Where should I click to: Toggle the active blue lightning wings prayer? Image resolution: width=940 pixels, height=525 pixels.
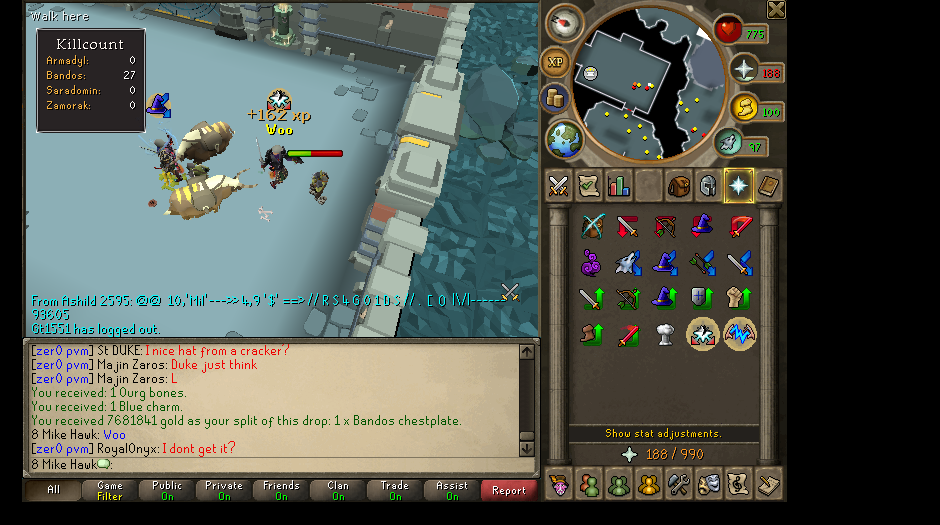point(740,334)
